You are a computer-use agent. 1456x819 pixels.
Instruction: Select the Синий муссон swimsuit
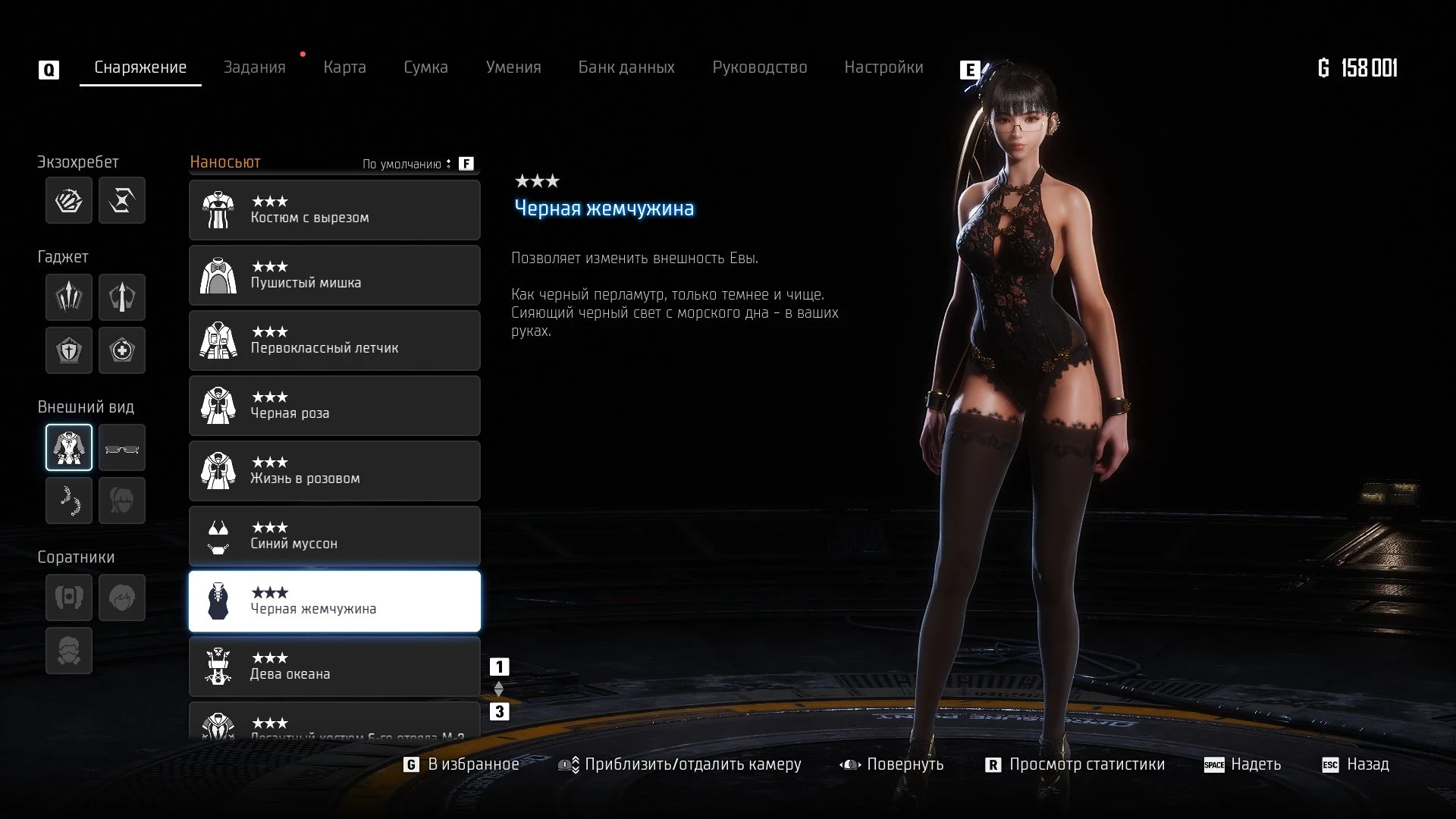(x=334, y=536)
